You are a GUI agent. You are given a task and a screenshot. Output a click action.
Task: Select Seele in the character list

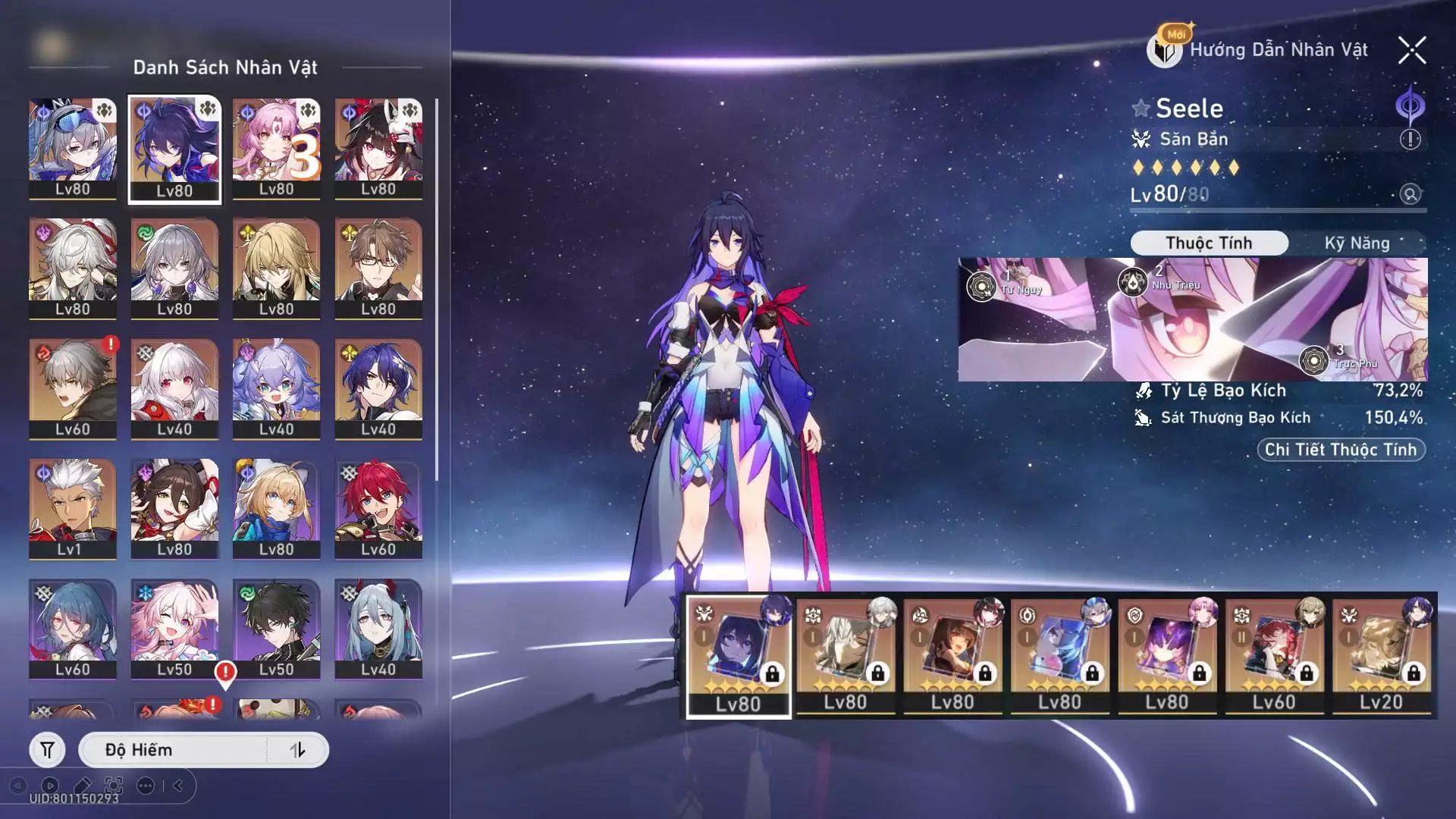174,149
